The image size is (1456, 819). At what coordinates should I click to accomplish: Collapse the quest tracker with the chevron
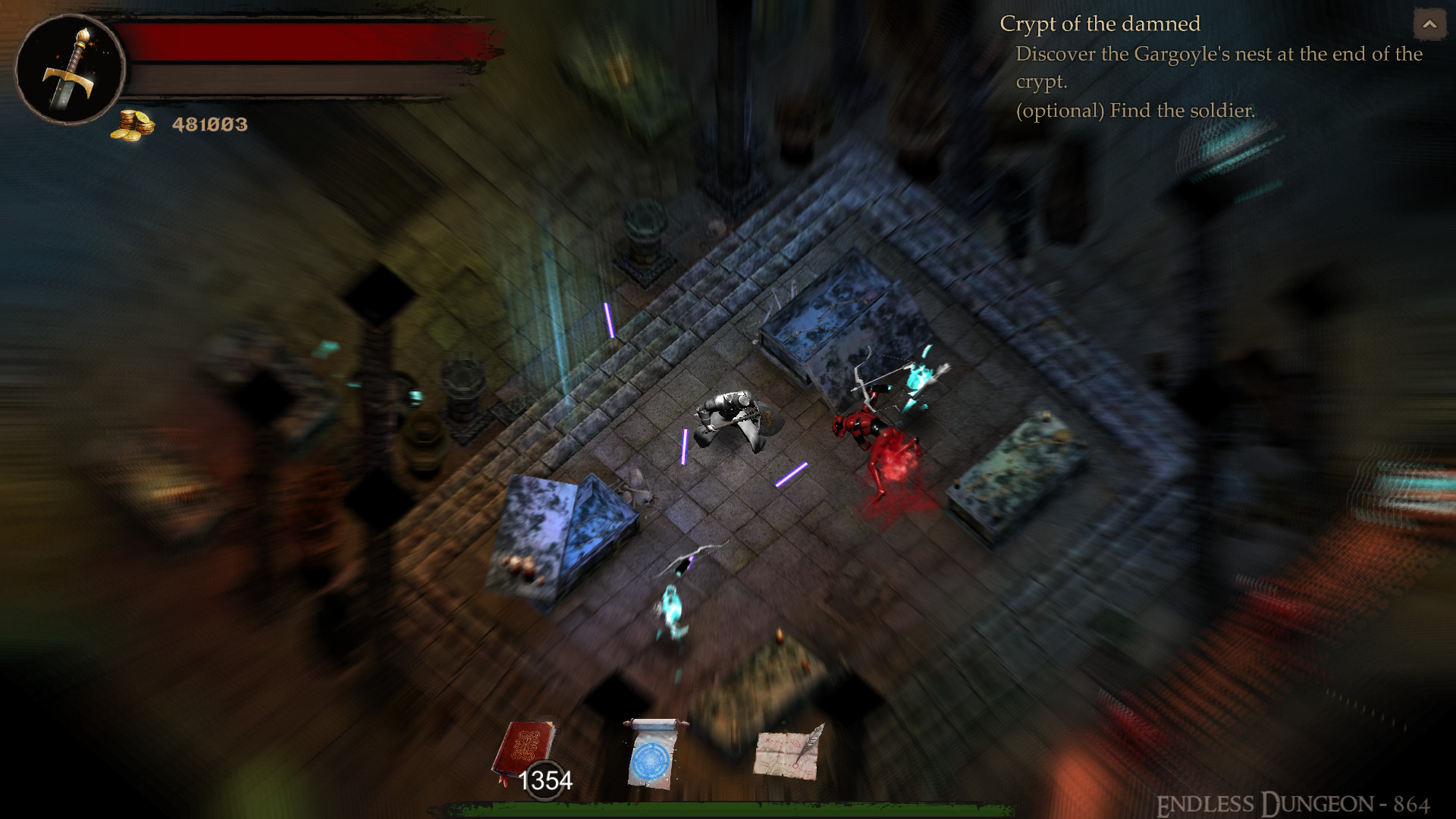(1429, 24)
